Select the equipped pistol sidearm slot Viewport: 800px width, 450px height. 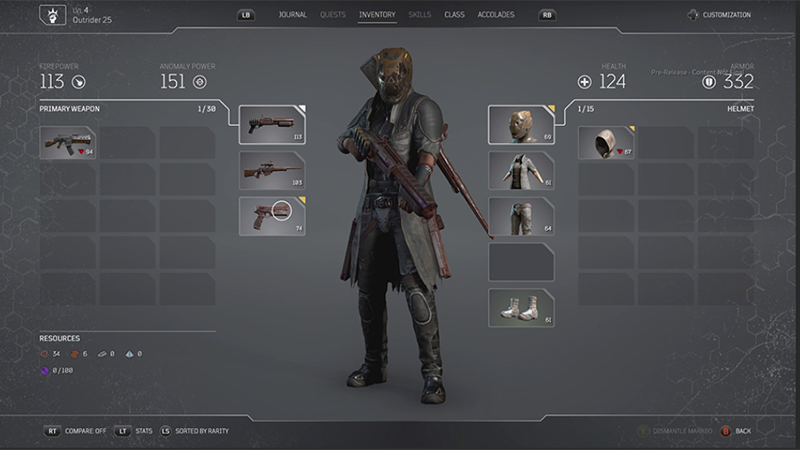tap(272, 216)
